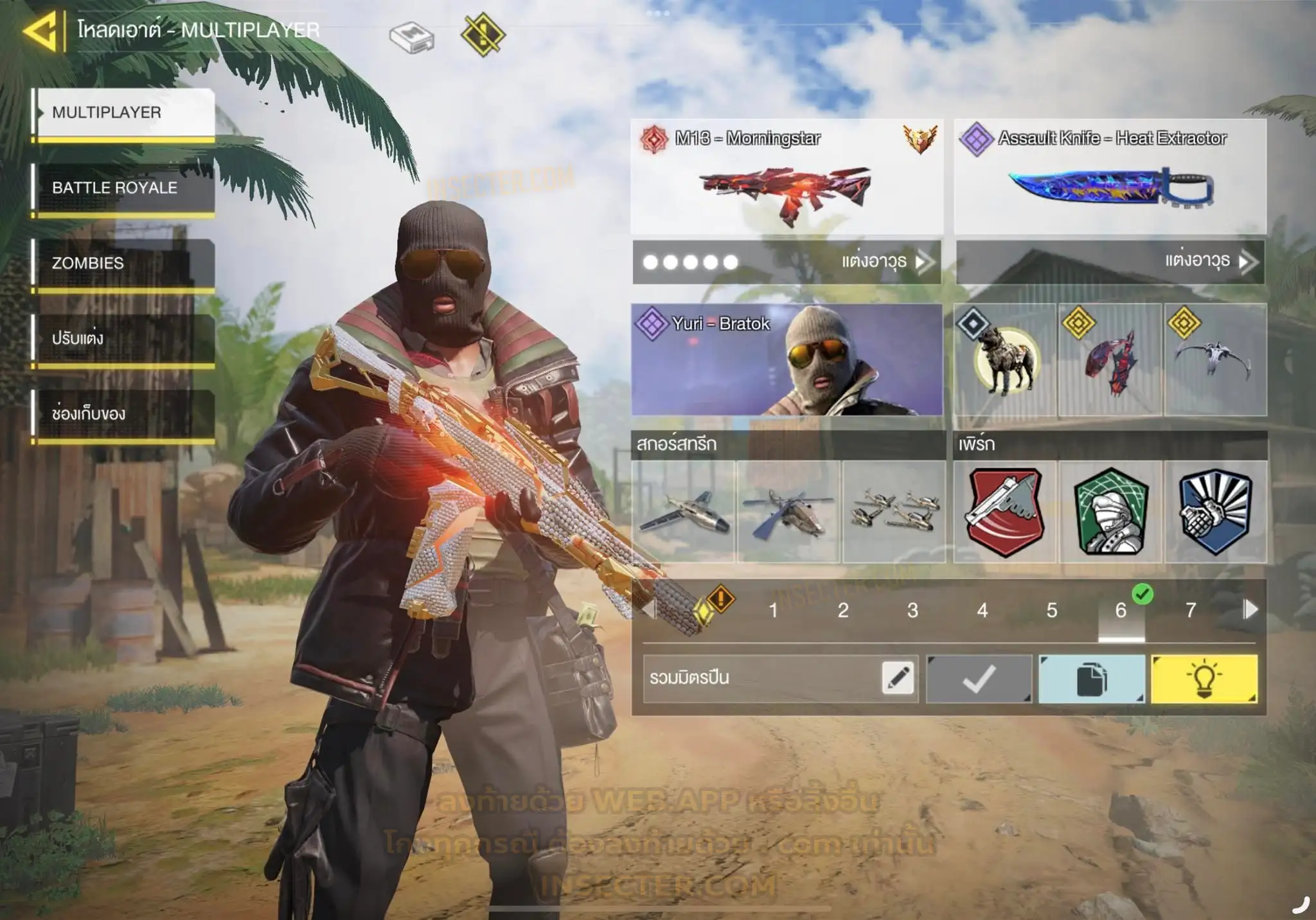This screenshot has width=1316, height=920.
Task: Open the ZOMBIES loadout tab
Action: 125,263
